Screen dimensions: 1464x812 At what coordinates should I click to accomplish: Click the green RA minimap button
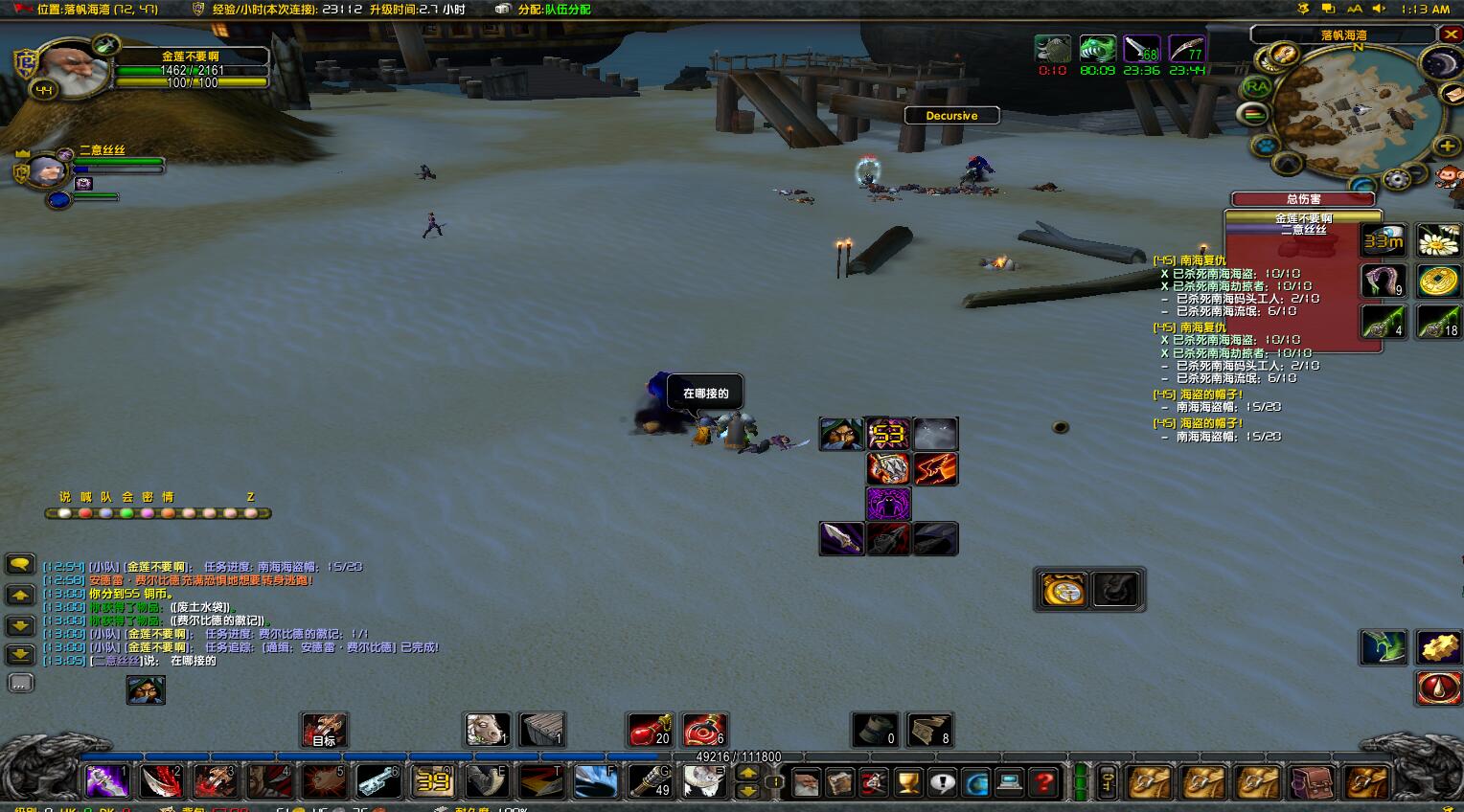click(x=1256, y=87)
